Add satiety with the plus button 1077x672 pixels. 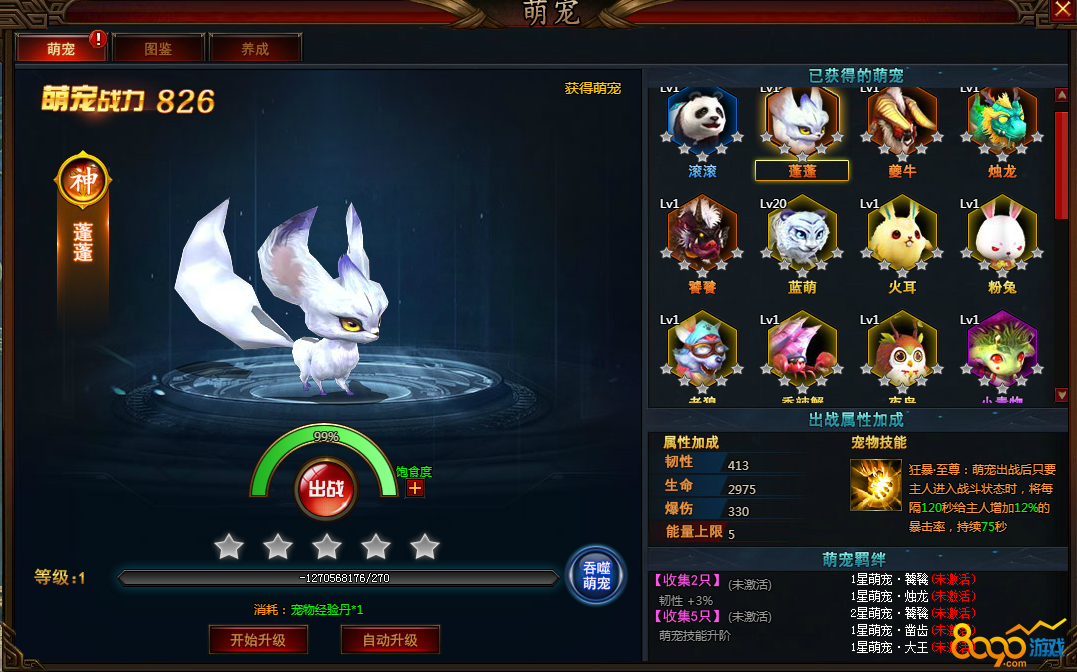(x=415, y=488)
